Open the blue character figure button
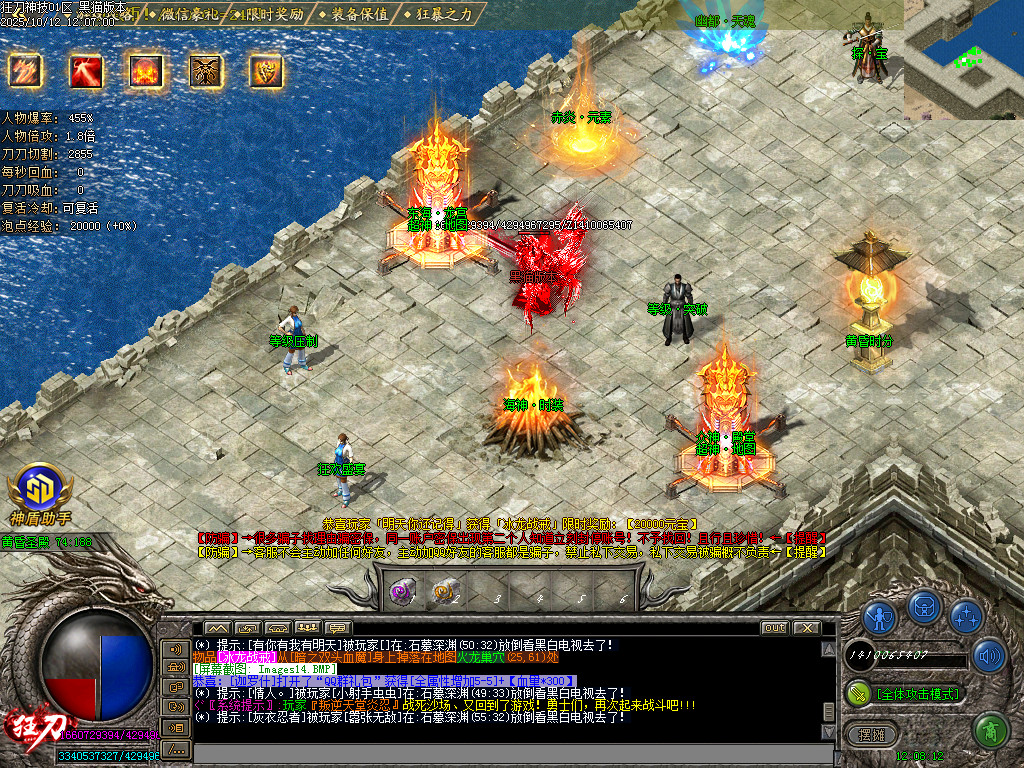 point(879,616)
